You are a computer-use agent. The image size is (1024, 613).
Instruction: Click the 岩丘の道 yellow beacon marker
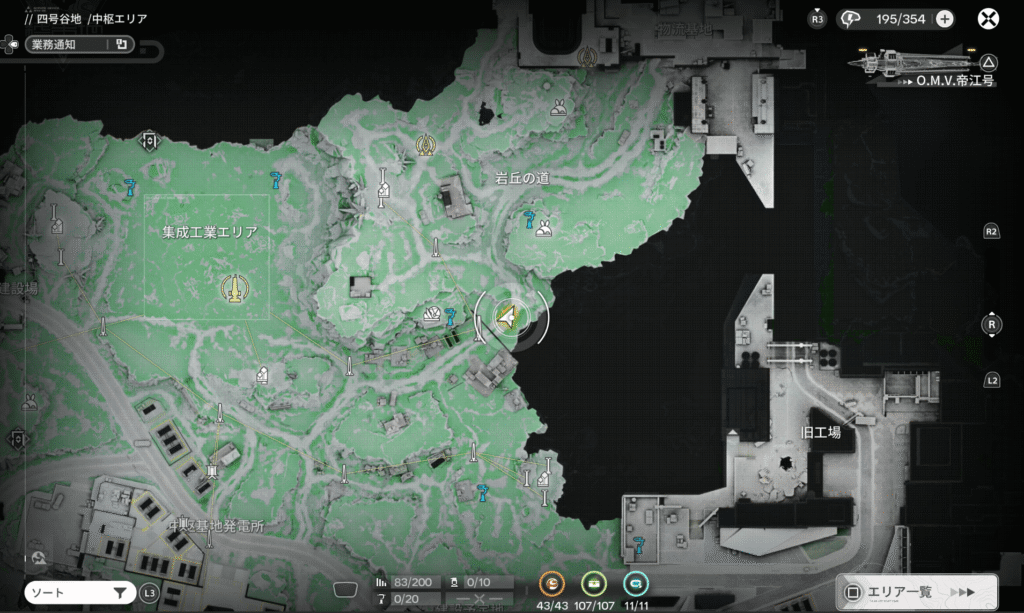(x=426, y=146)
